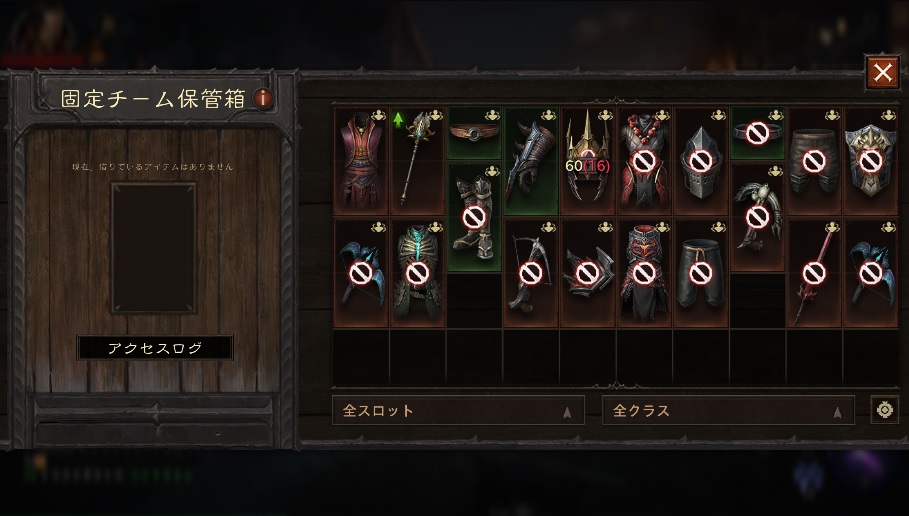The width and height of the screenshot is (909, 516).
Task: Select the armored boots item
Action: 473,217
